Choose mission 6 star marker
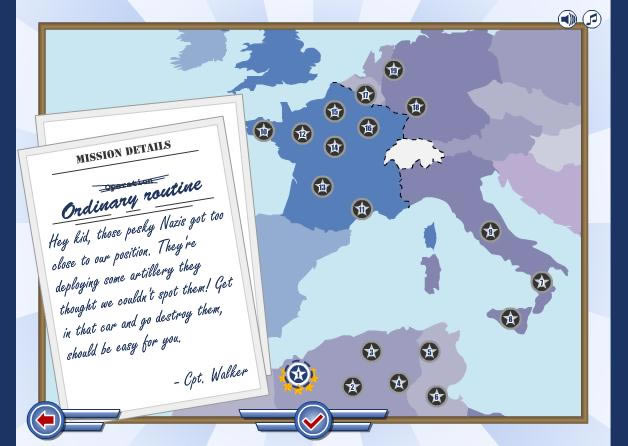 tap(436, 397)
